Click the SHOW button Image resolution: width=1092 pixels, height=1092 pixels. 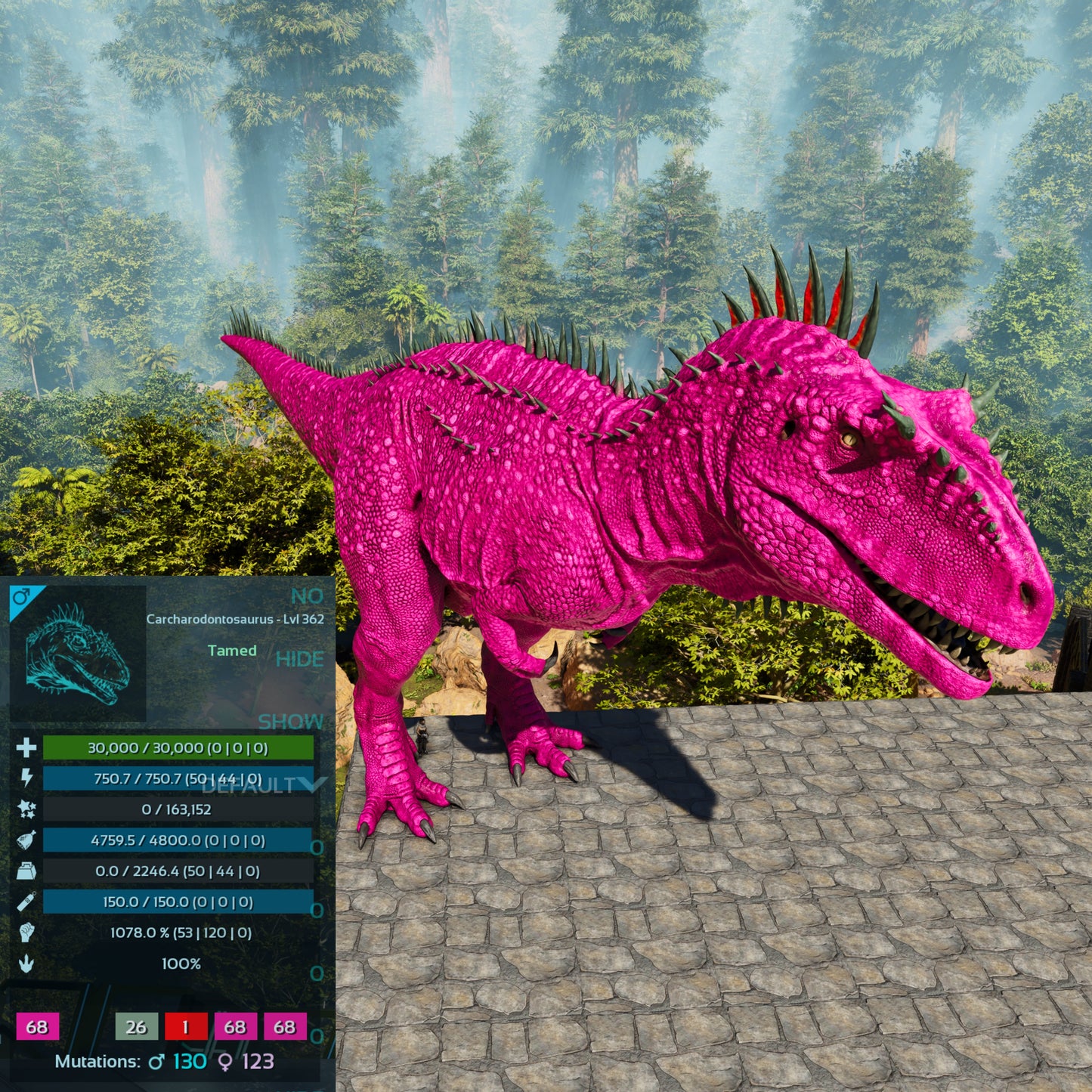(291, 722)
